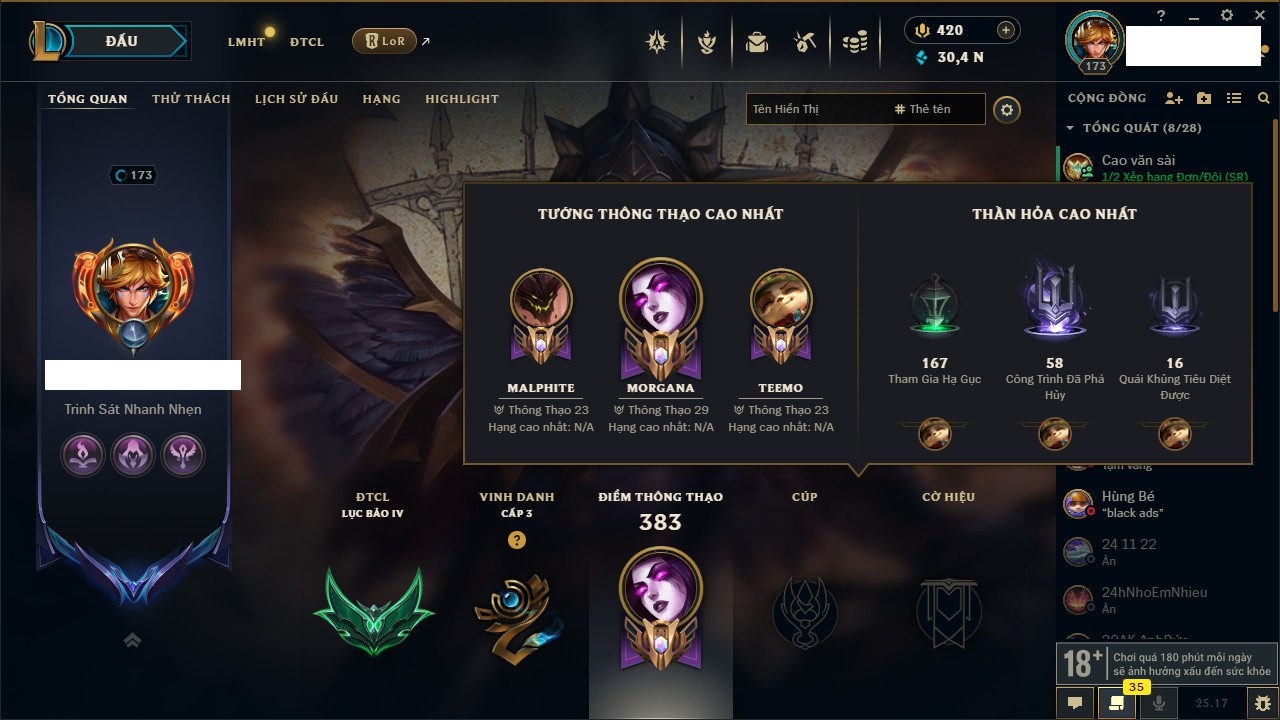1280x720 pixels.
Task: Open the VINH DANH help question mark
Action: pos(516,540)
